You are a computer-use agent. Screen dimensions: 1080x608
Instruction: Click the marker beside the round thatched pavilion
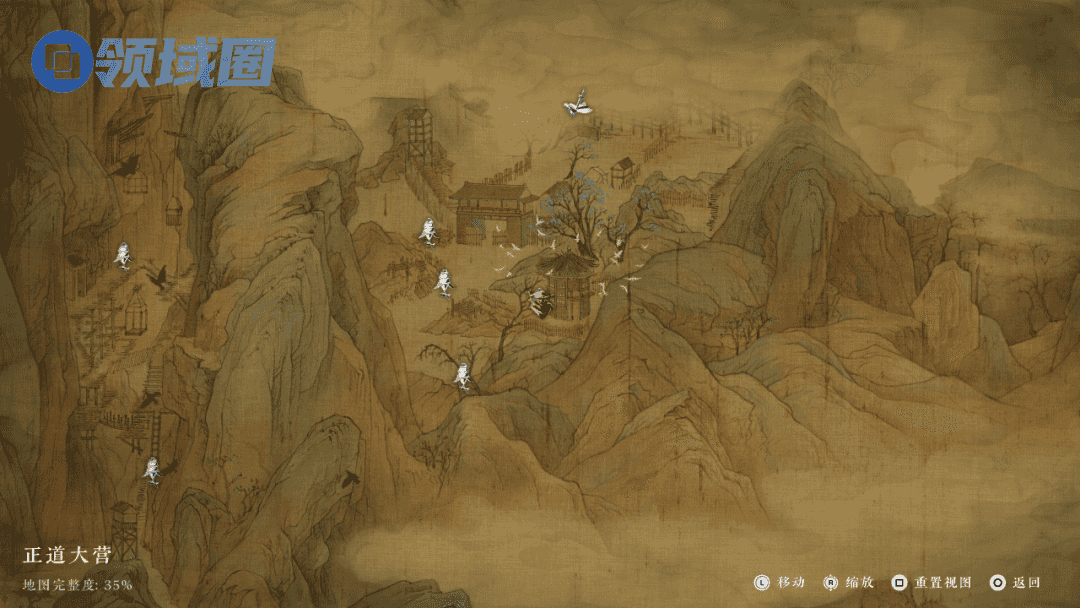tap(539, 301)
